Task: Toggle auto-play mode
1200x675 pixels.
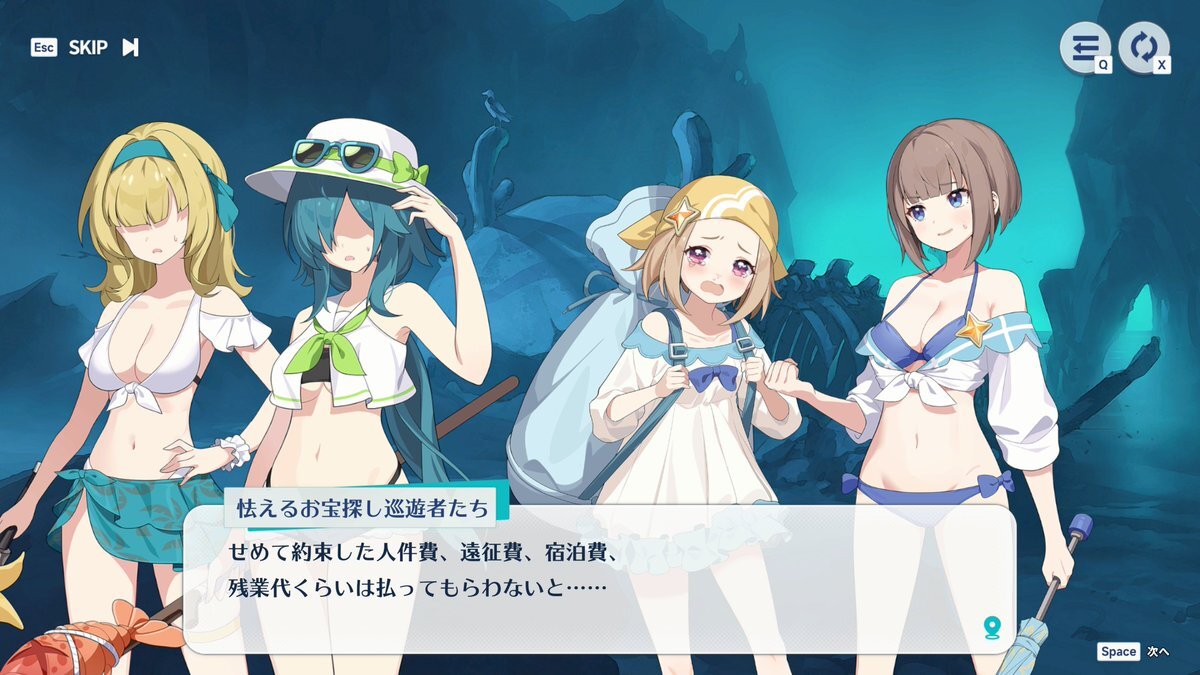Action: pyautogui.click(x=1143, y=47)
